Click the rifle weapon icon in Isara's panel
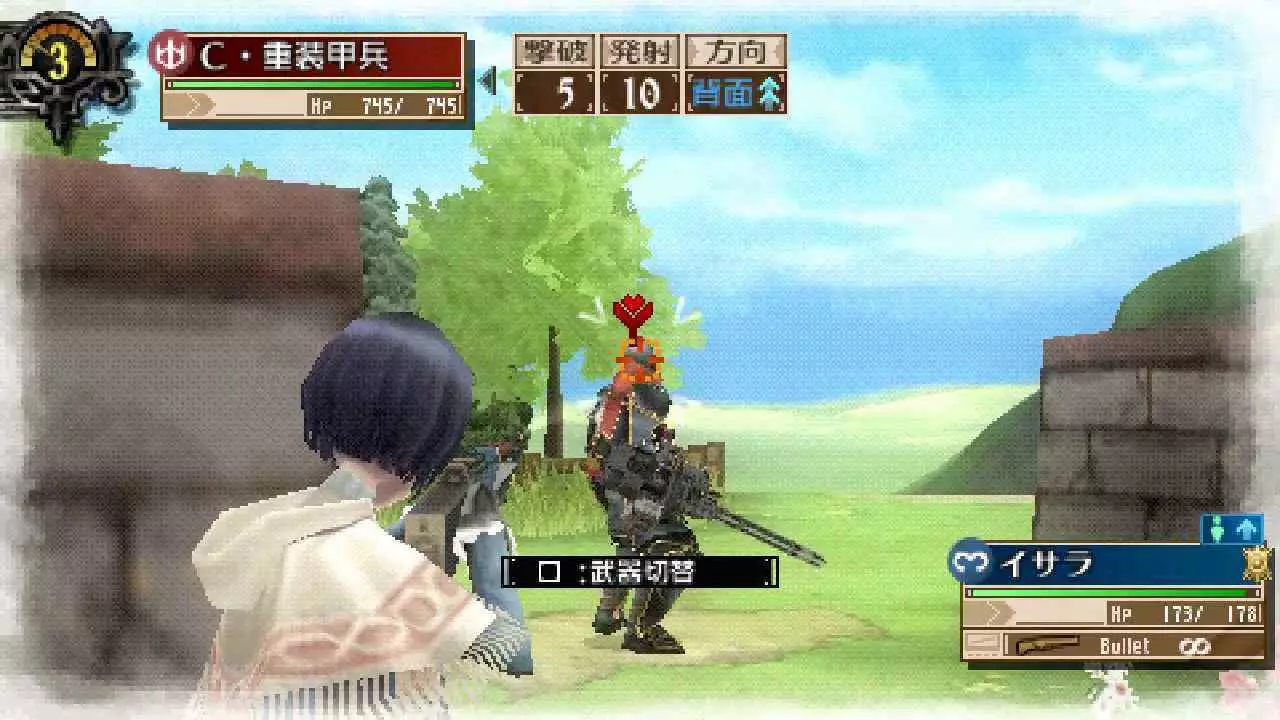The width and height of the screenshot is (1280, 720). [x=1048, y=644]
